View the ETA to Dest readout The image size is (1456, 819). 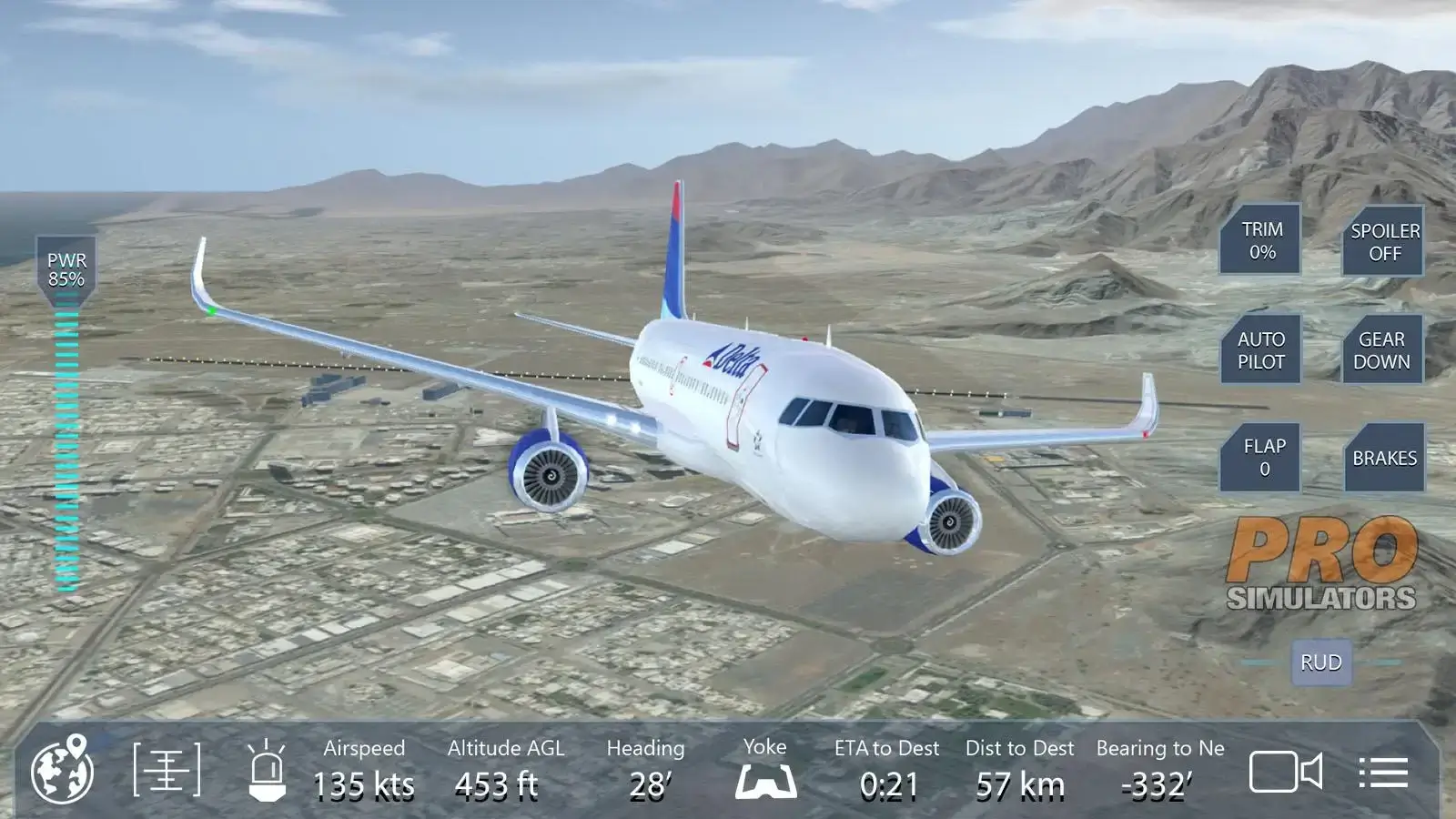[x=885, y=772]
